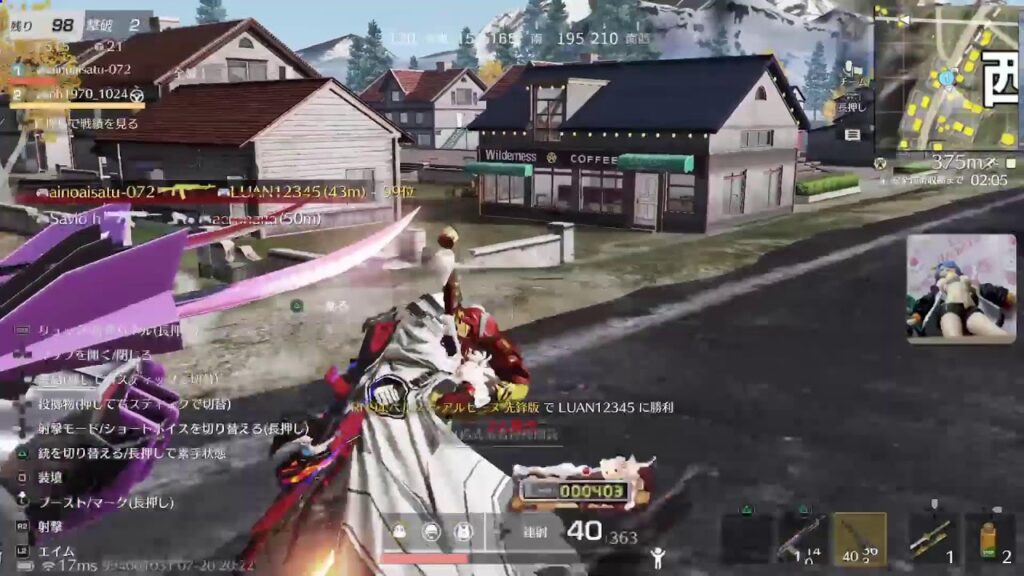The width and height of the screenshot is (1024, 576).
Task: Select the highlighted weapon slot with 40 ammo
Action: pyautogui.click(x=859, y=539)
